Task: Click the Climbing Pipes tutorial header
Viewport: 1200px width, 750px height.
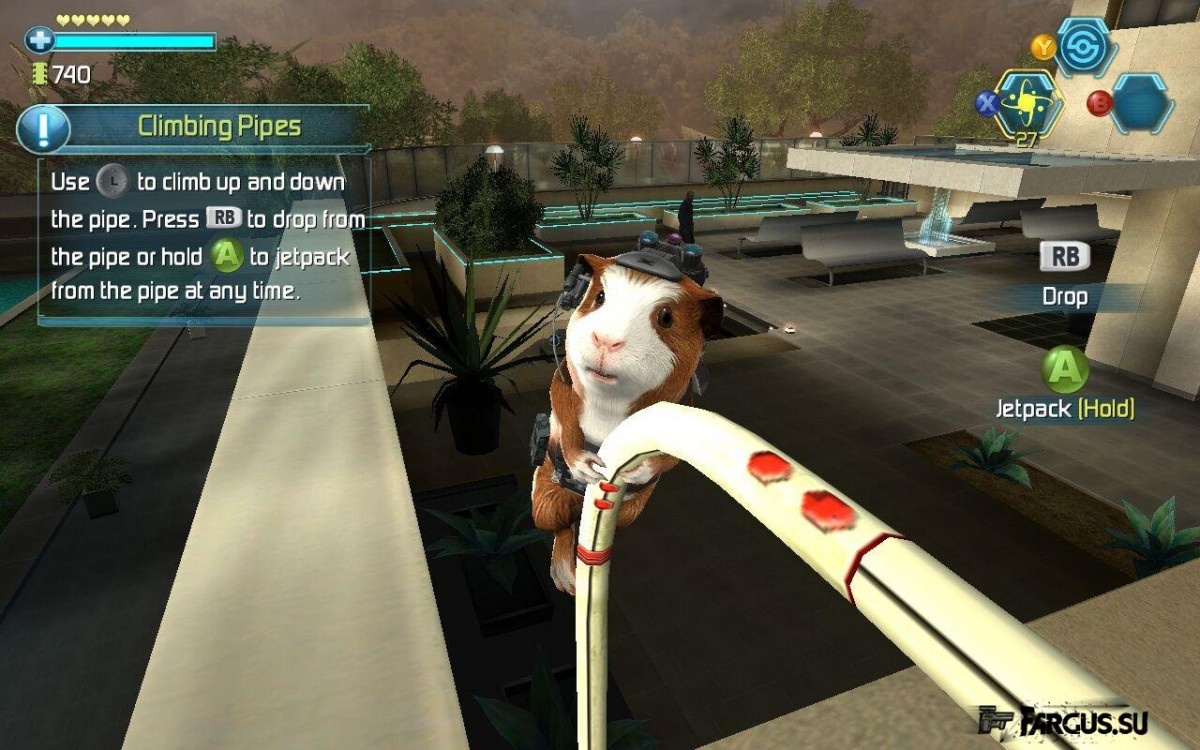Action: pyautogui.click(x=219, y=126)
